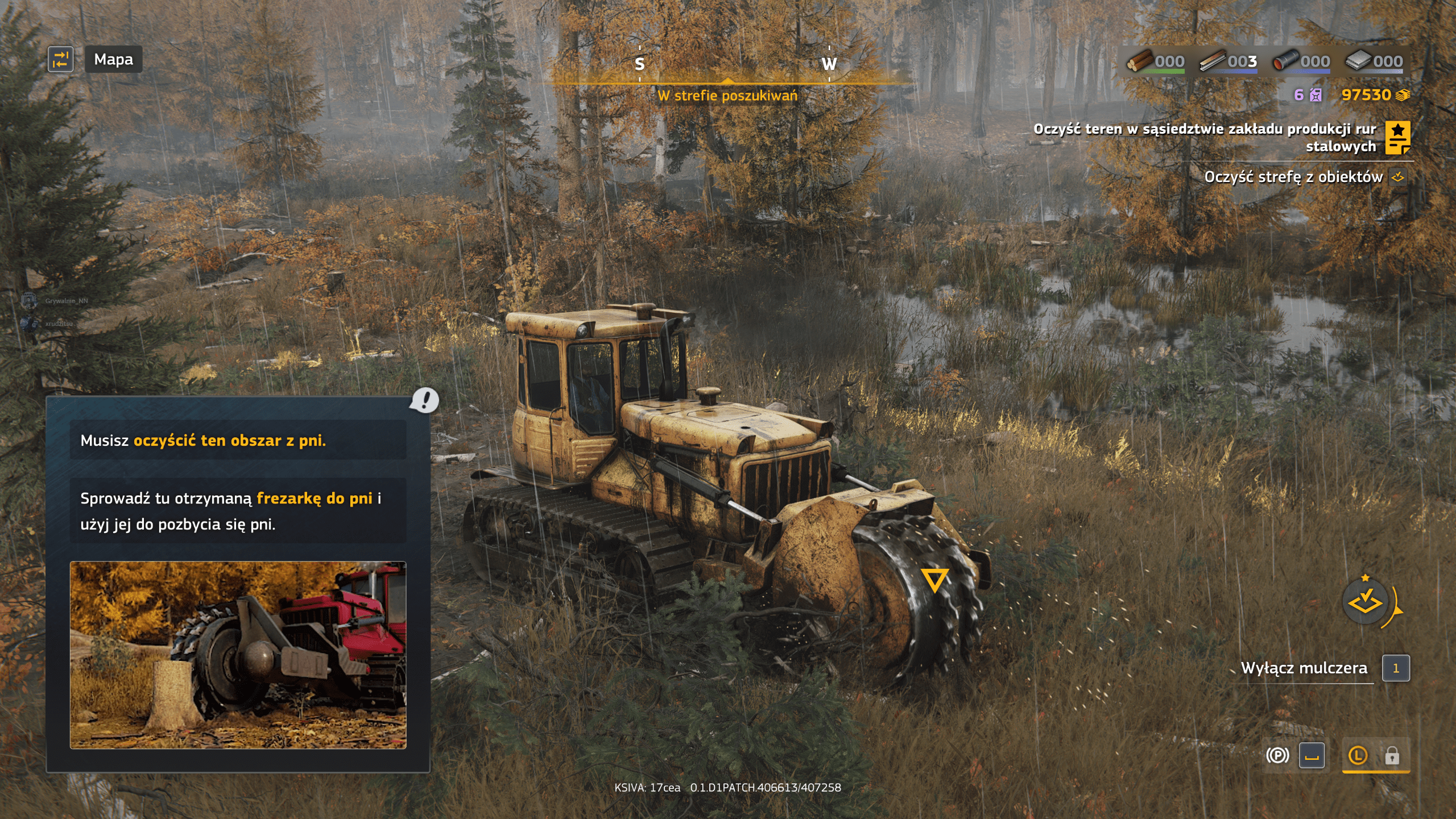
Task: Open the tutorial exclamation mark bubble
Action: point(424,400)
